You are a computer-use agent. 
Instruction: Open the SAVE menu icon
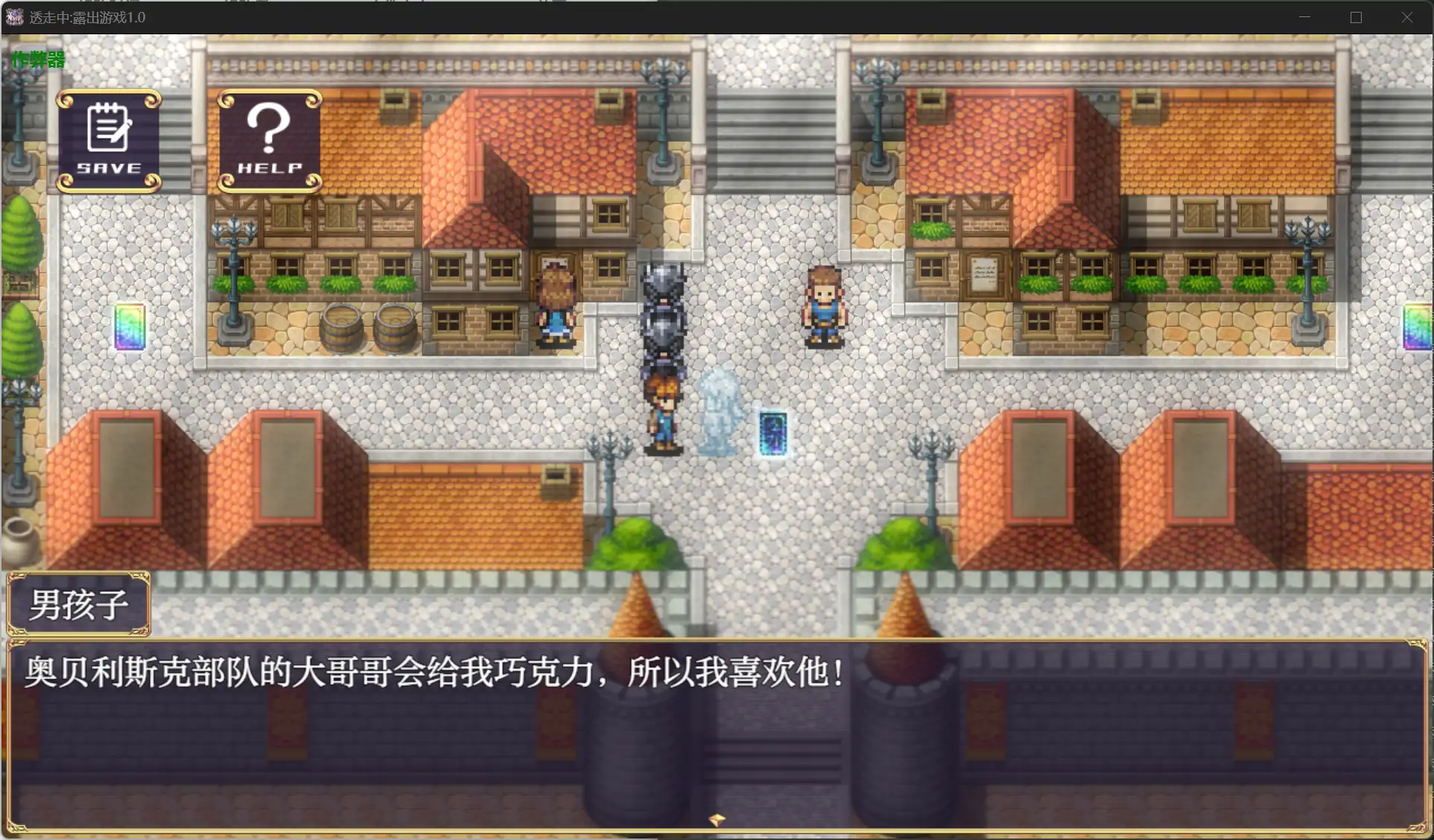108,141
